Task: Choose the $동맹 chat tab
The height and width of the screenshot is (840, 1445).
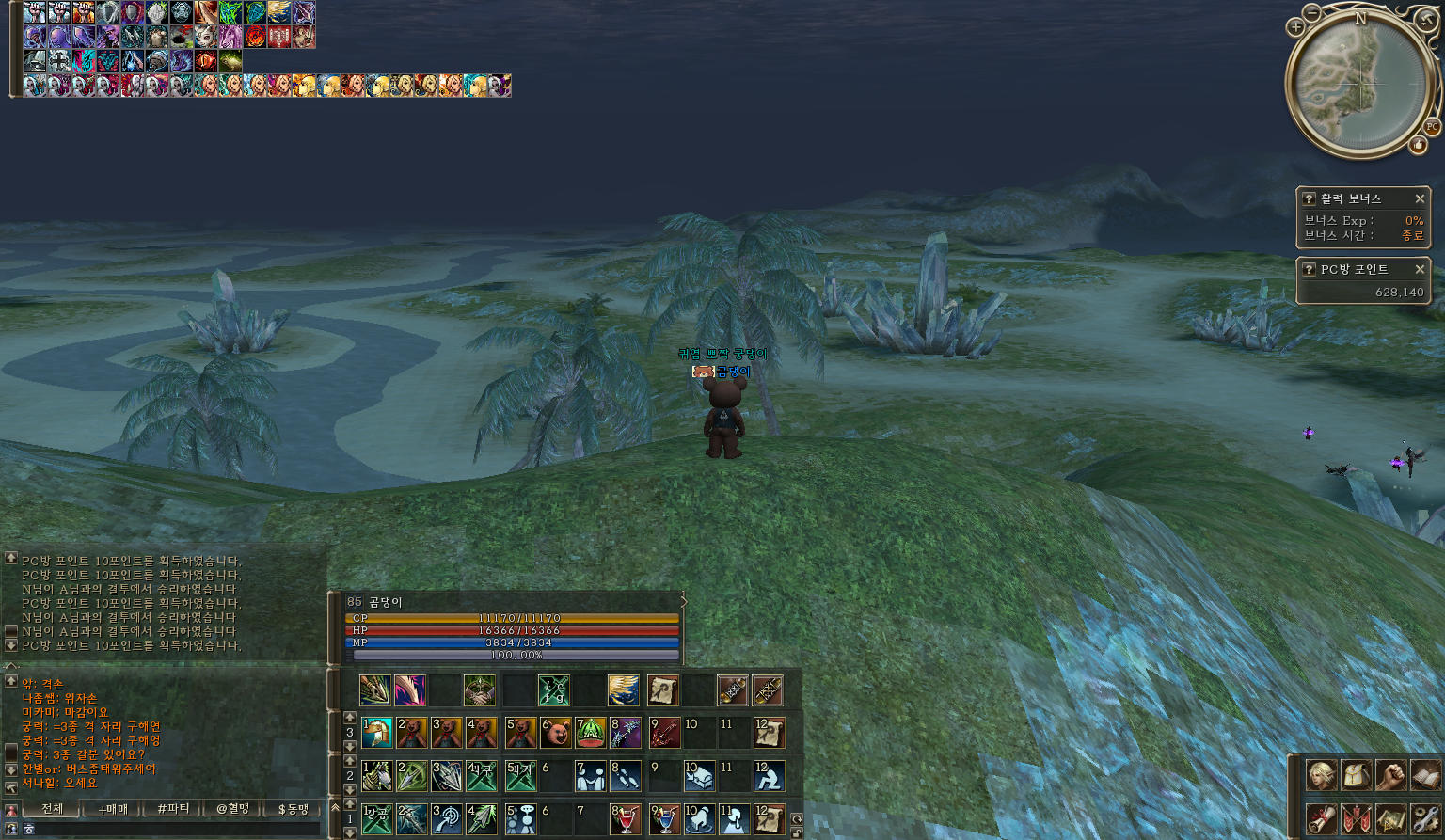Action: click(x=293, y=809)
